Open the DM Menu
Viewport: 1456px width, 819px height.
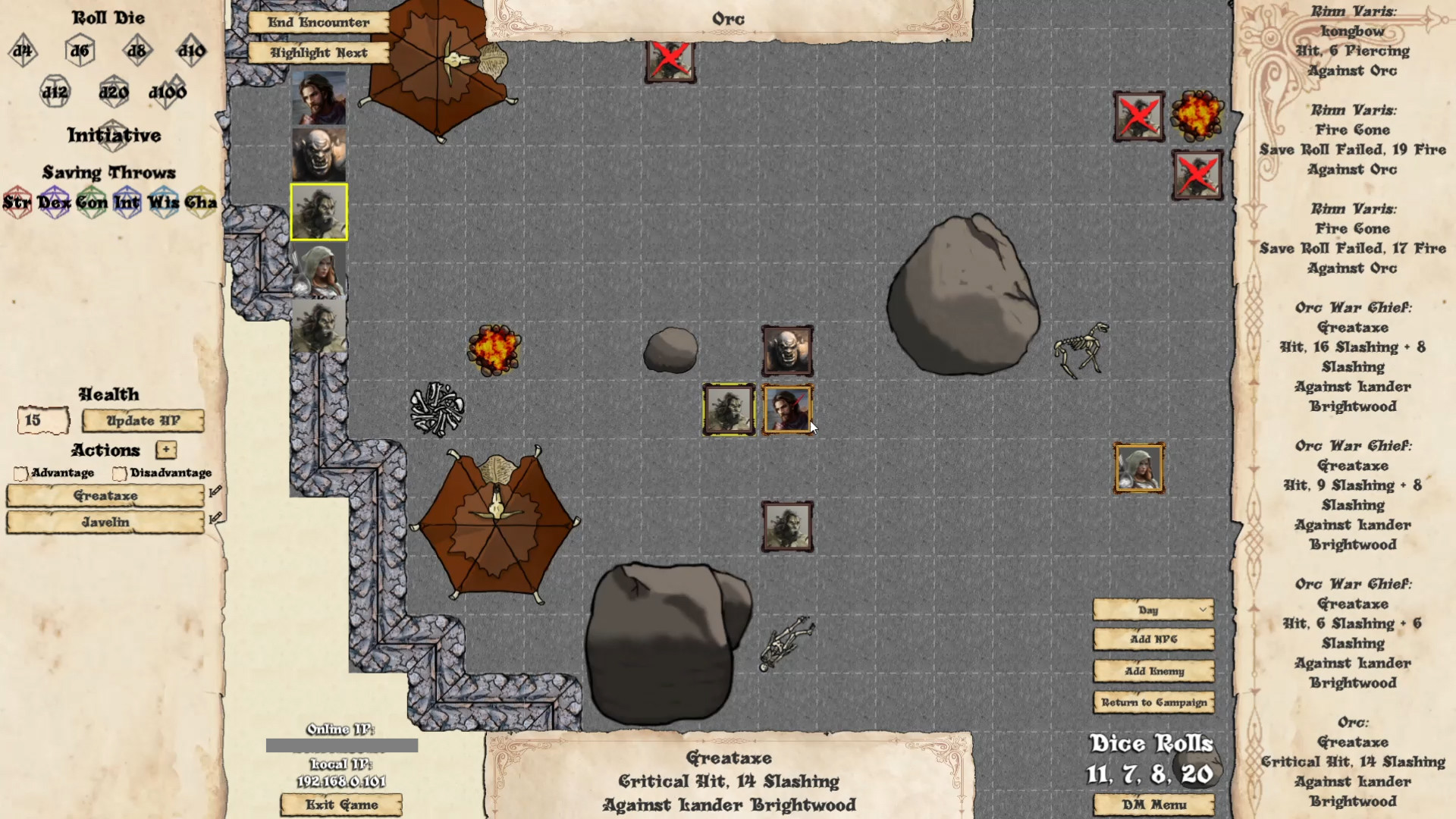[x=1153, y=805]
